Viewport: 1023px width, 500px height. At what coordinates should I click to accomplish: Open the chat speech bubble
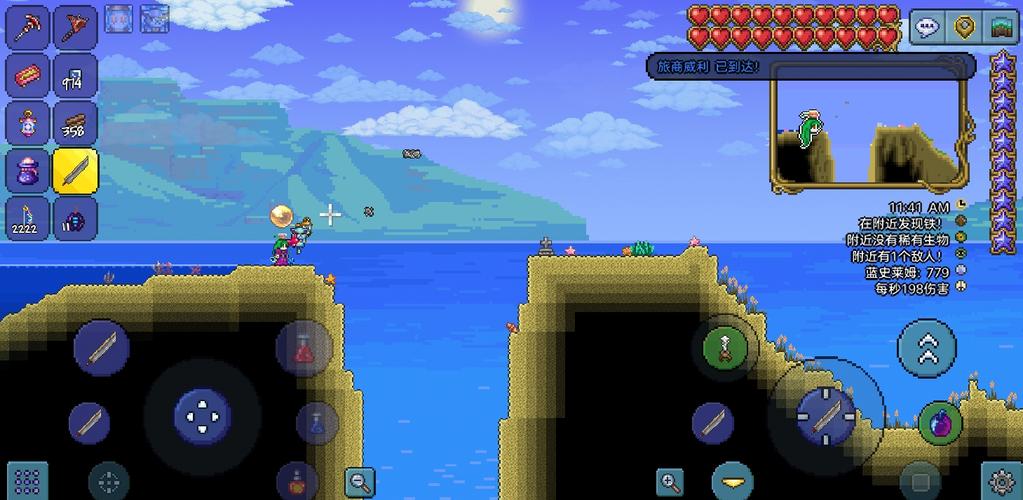click(927, 28)
